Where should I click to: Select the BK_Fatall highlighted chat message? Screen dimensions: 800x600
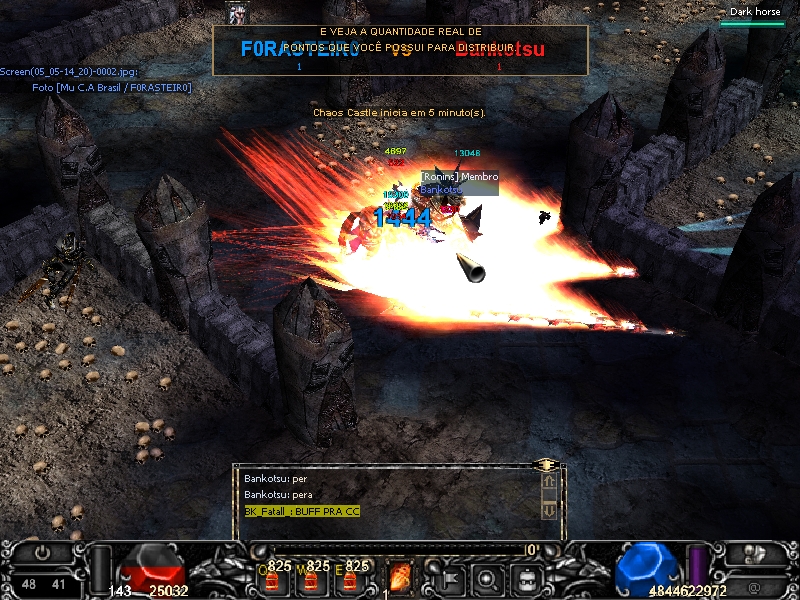[302, 511]
